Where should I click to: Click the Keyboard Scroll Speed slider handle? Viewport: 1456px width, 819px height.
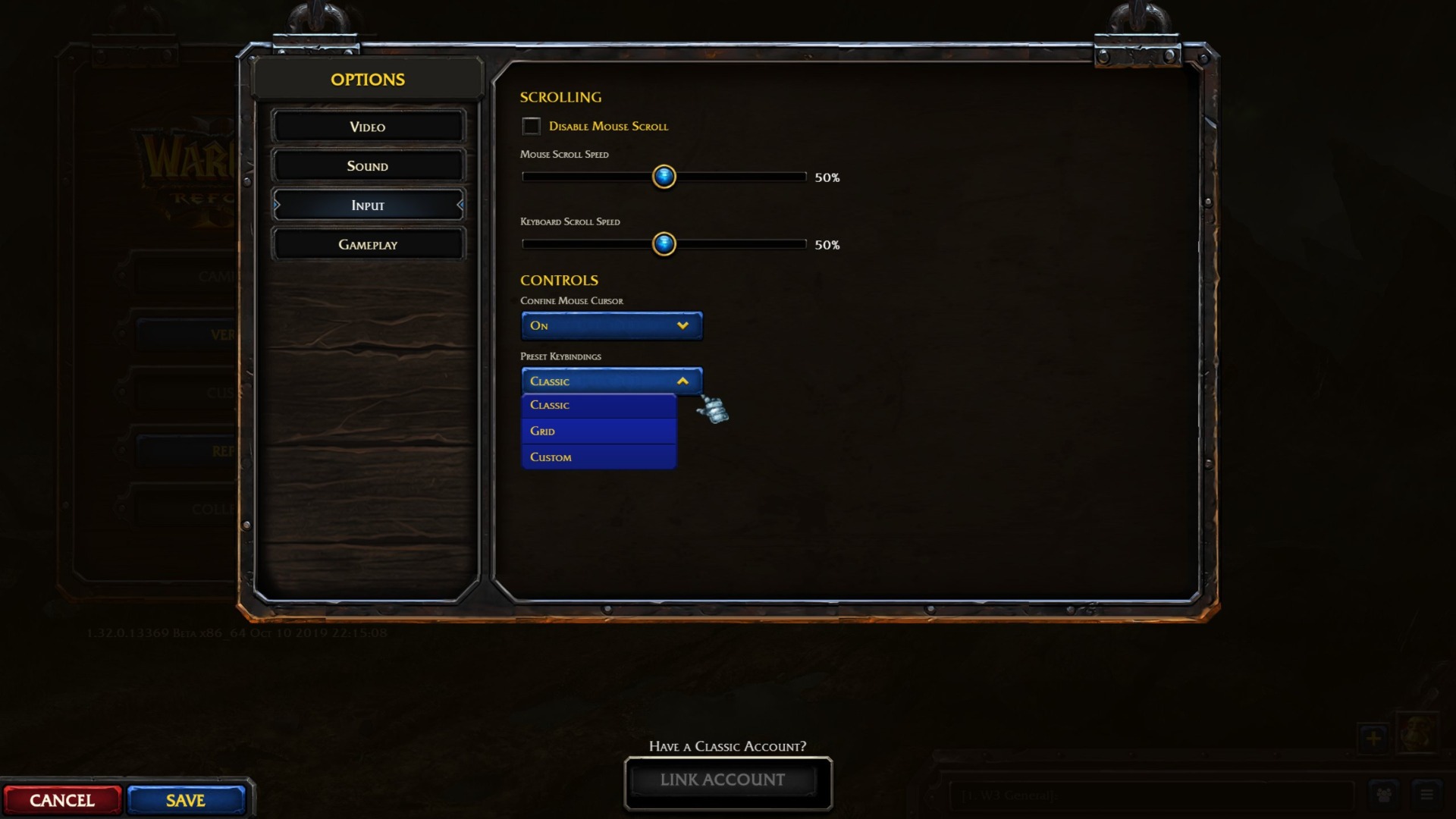664,244
